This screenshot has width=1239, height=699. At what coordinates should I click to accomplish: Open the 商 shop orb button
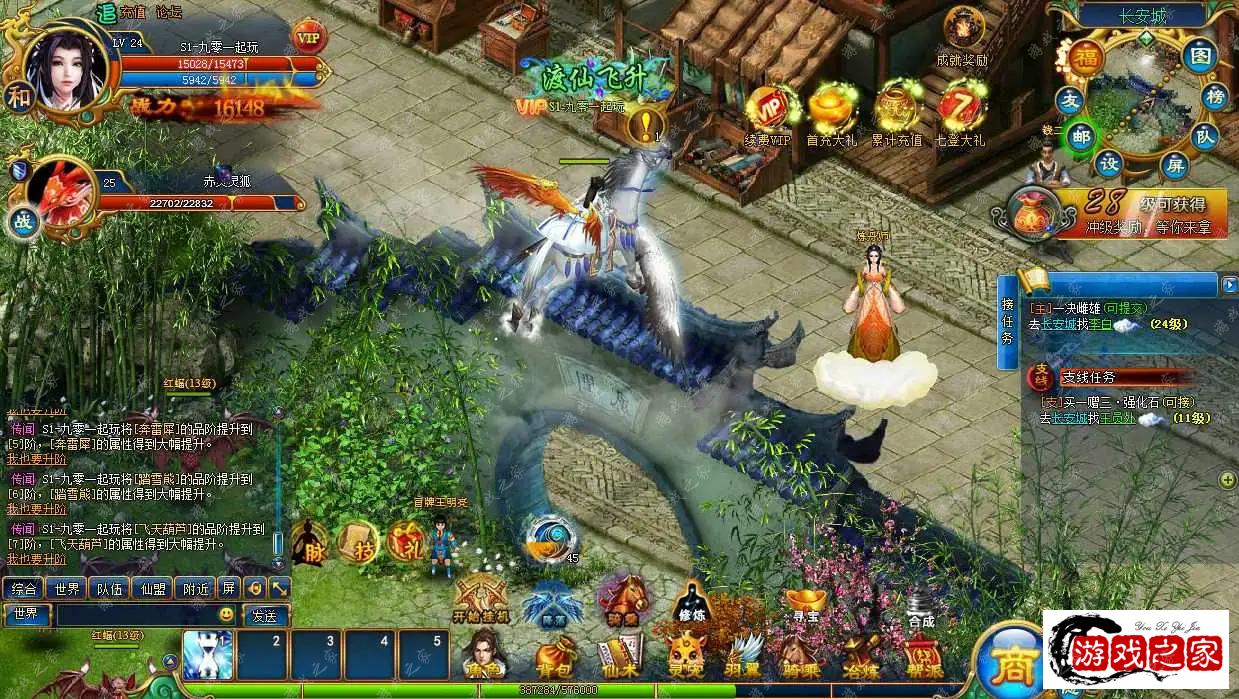tap(1007, 660)
